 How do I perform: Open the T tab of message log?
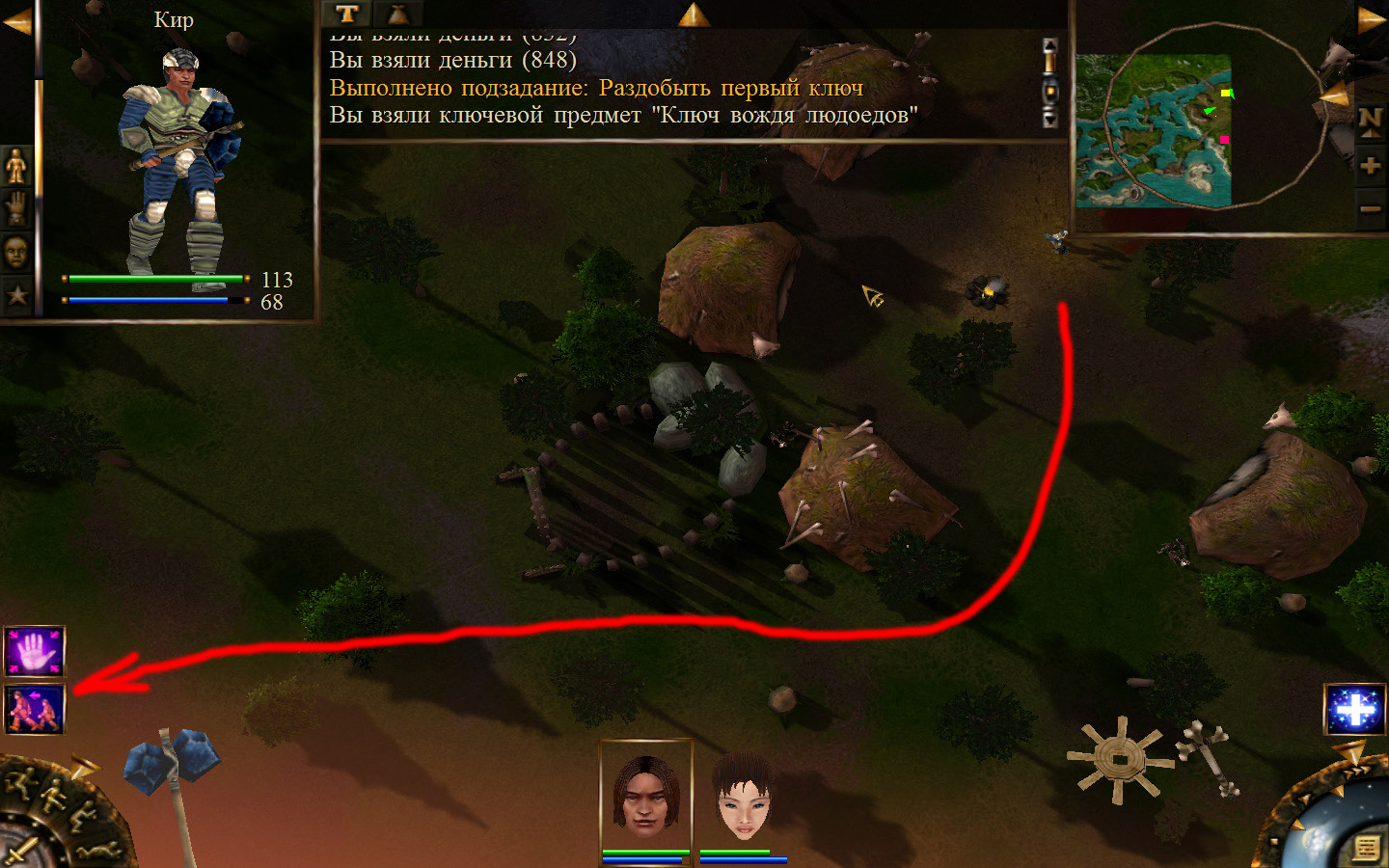point(347,14)
